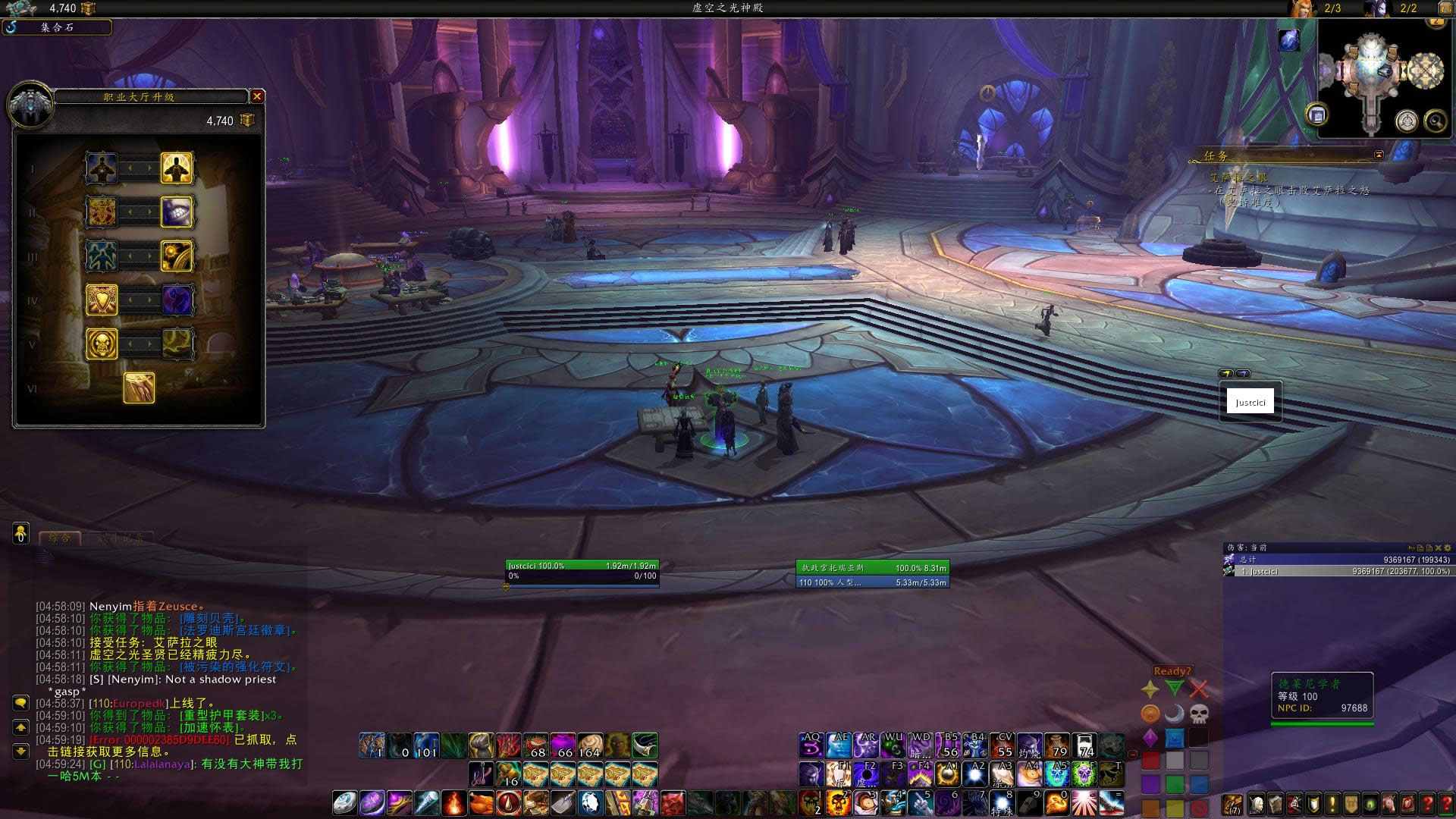Select the glowing skull talent in tier V
Viewport: 1456px width, 819px height.
pyautogui.click(x=102, y=344)
